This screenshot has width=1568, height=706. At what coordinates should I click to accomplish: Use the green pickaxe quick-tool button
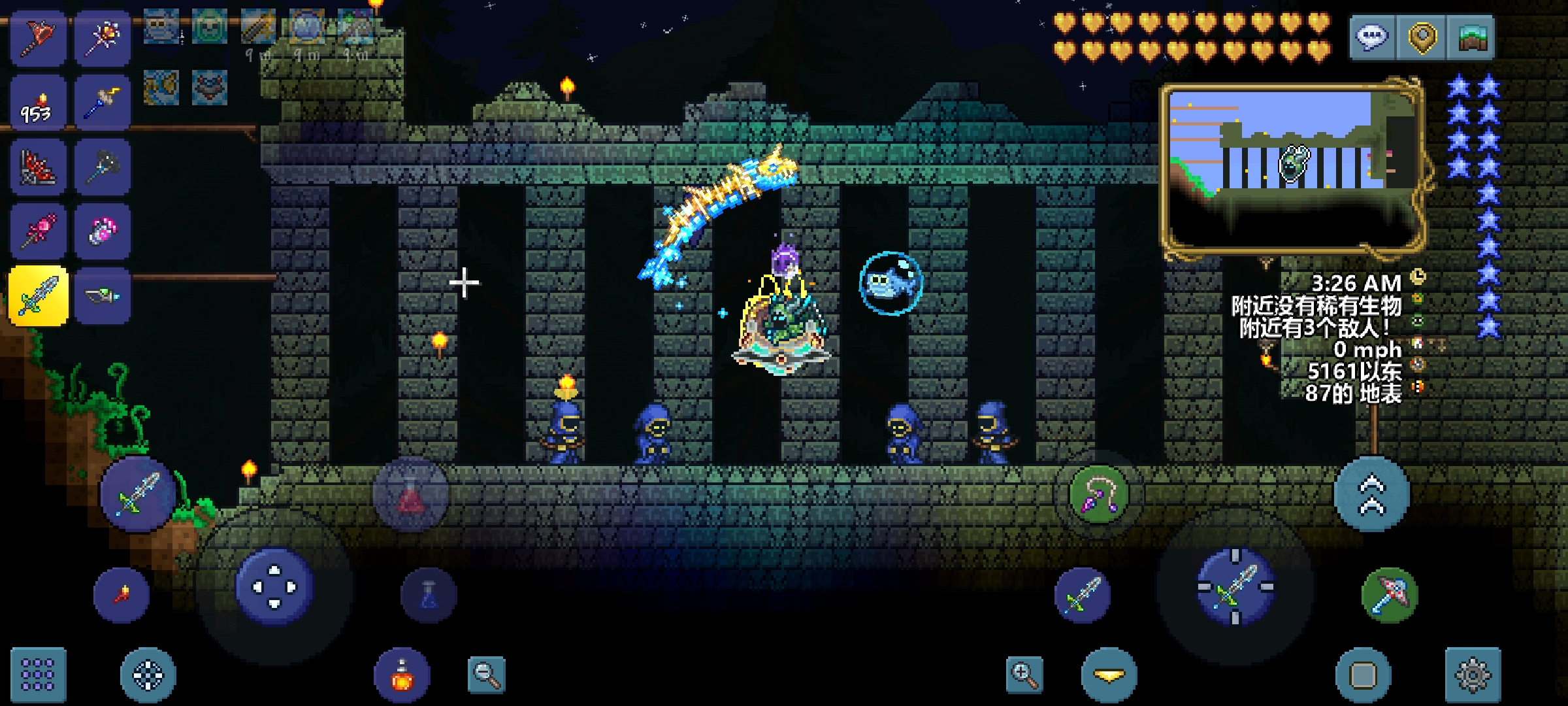point(1389,595)
